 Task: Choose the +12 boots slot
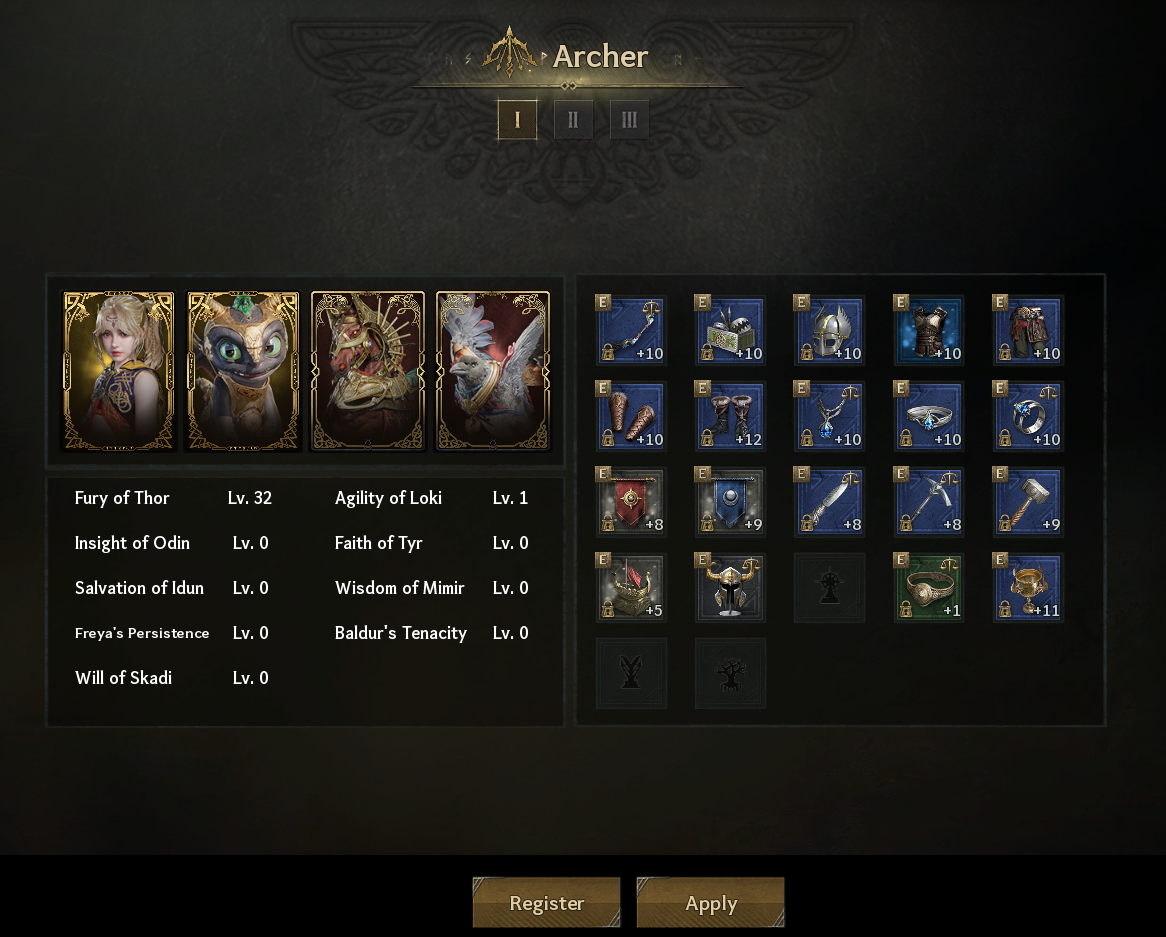(730, 416)
